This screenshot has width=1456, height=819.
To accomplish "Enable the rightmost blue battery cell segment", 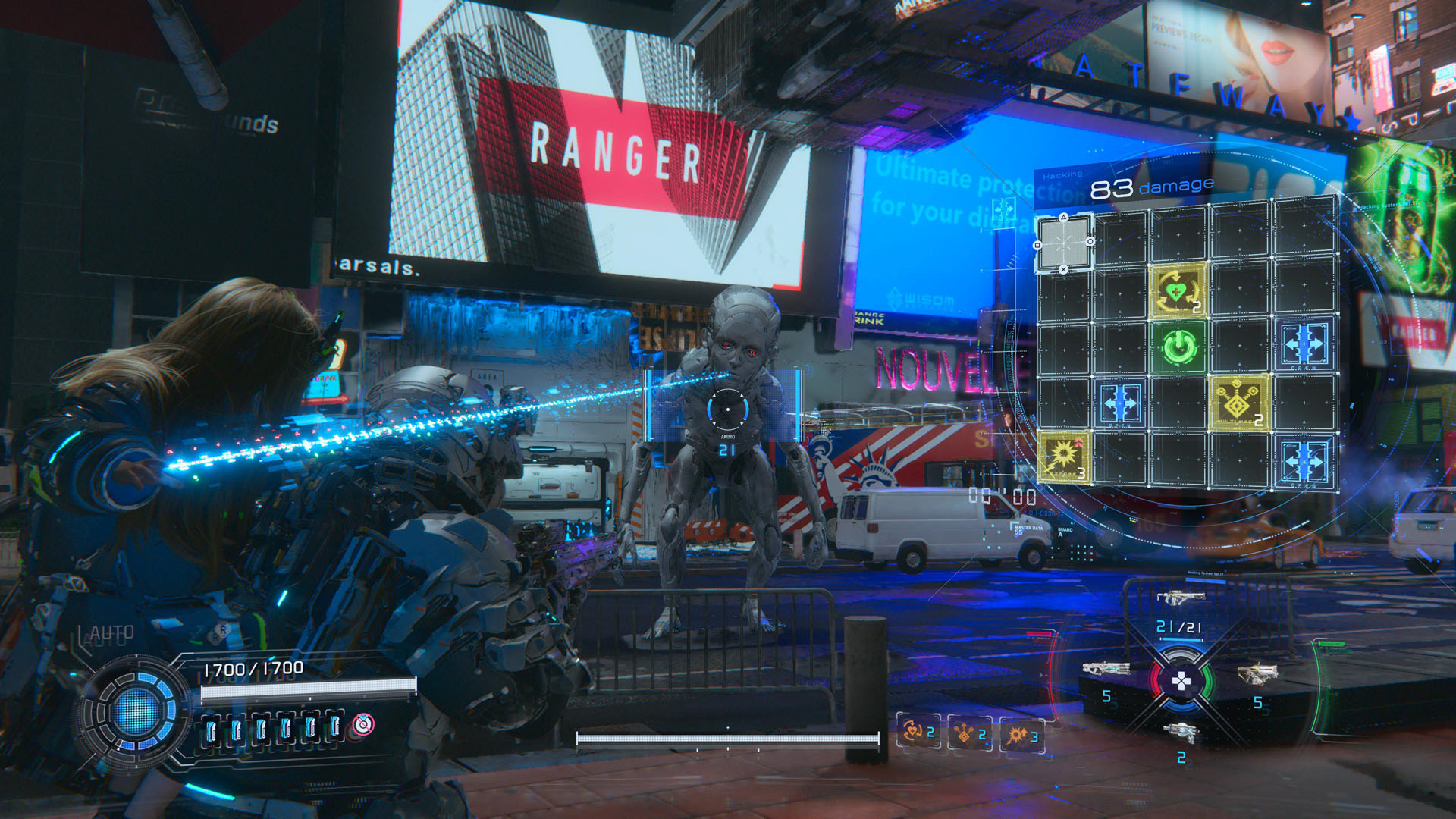I will 335,727.
